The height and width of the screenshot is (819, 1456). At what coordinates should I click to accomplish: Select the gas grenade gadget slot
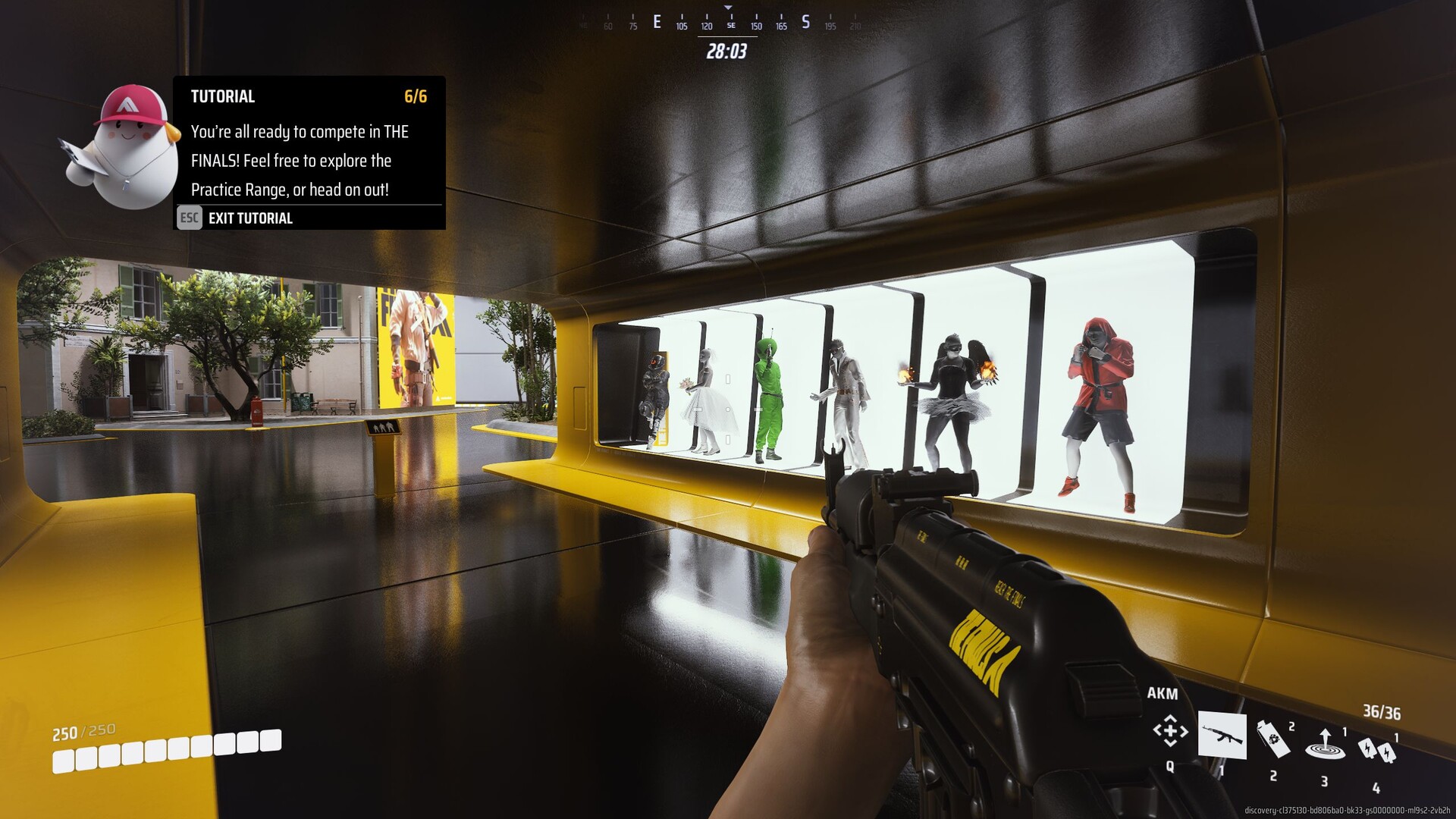pyautogui.click(x=1273, y=739)
